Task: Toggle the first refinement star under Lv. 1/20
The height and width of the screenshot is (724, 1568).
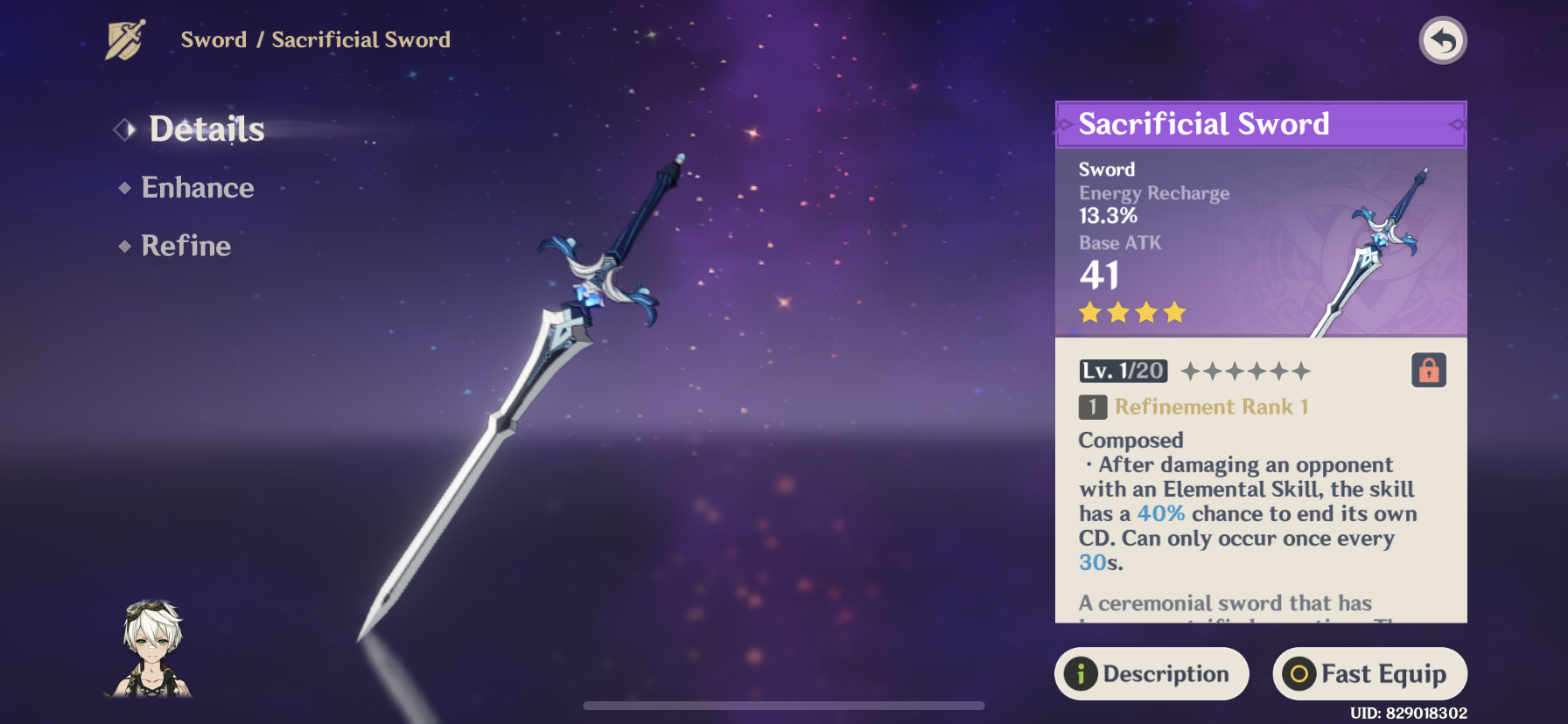Action: coord(1188,371)
